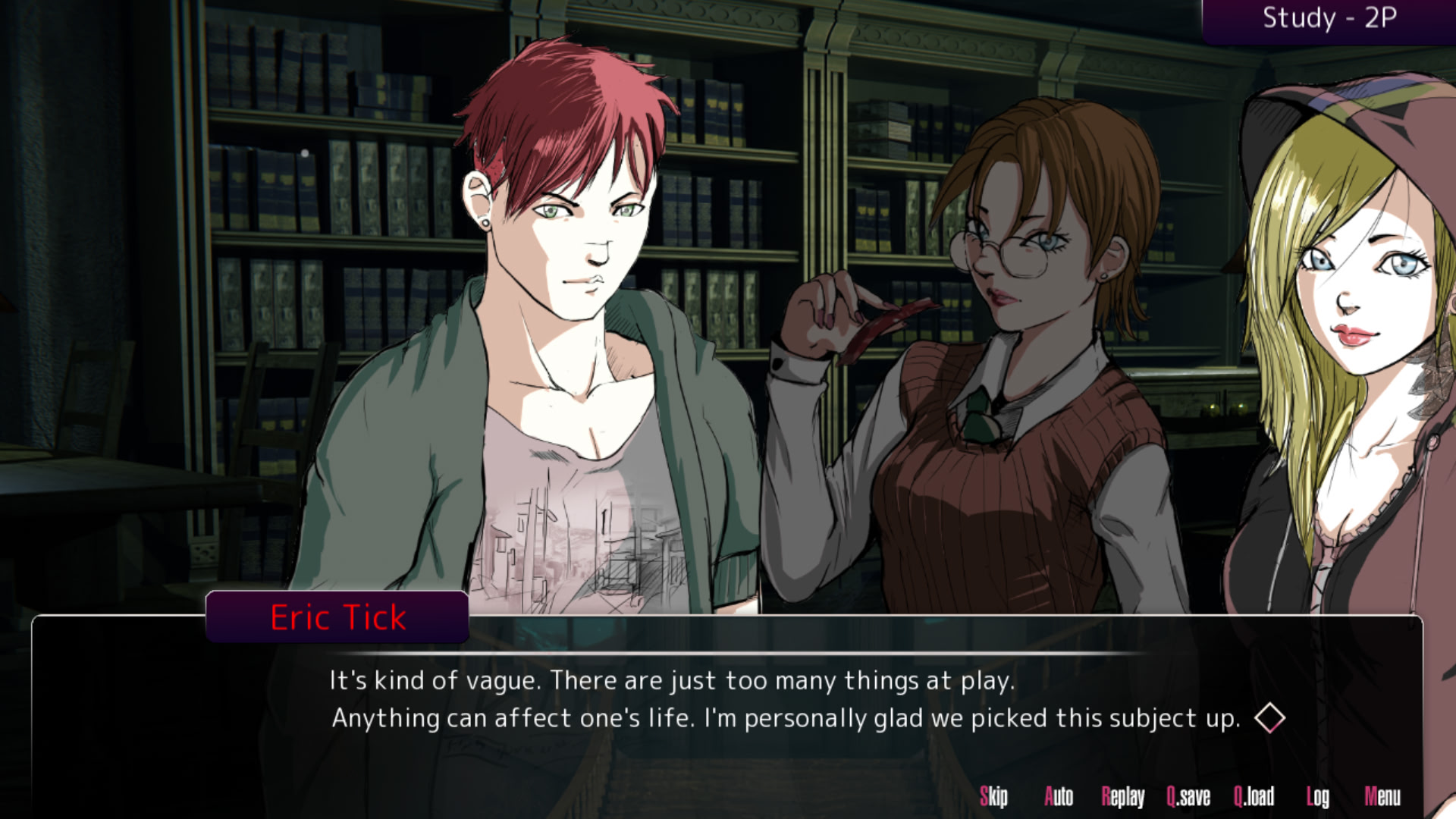
Task: Click the Skip button
Action: (x=993, y=796)
